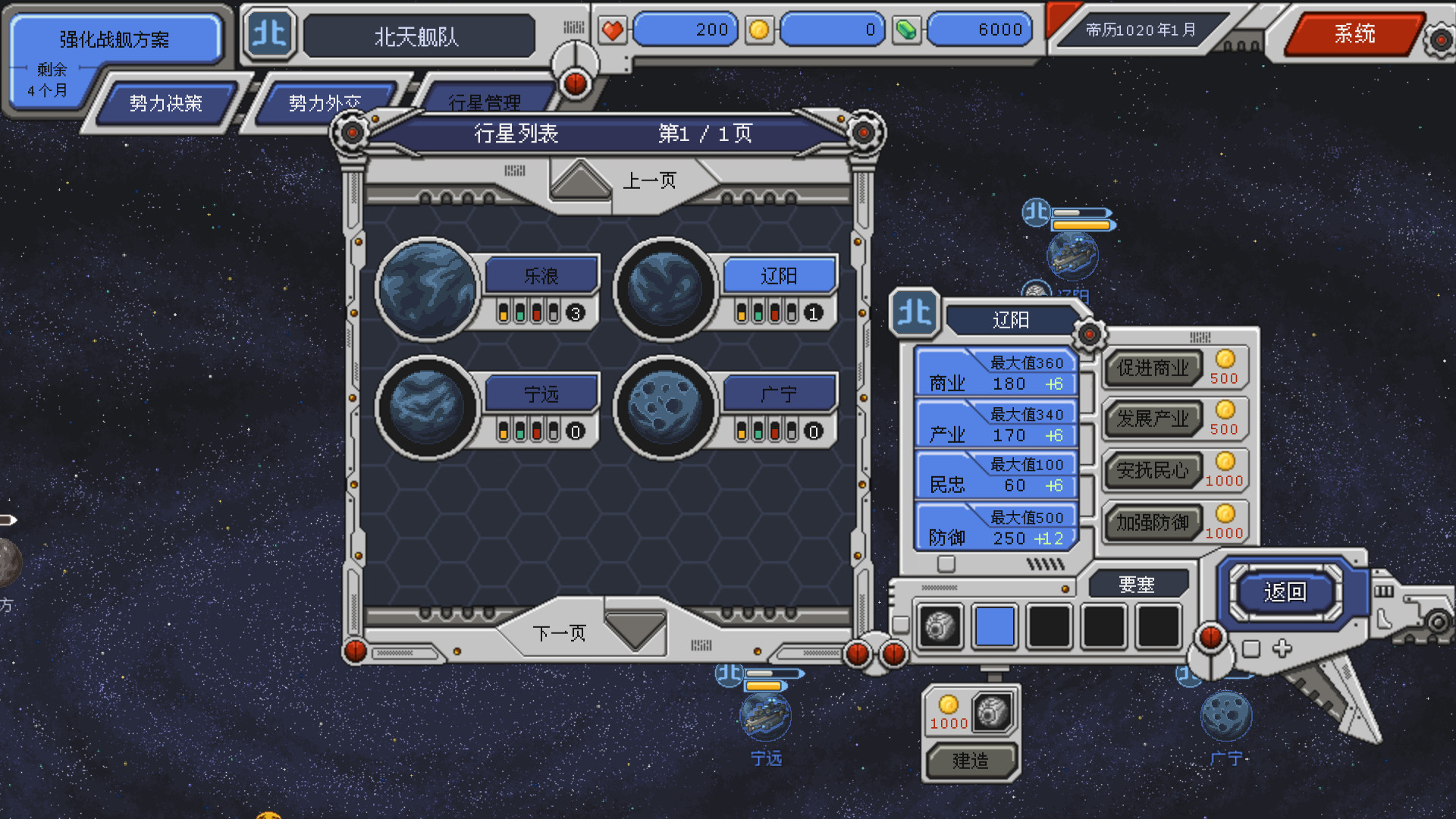Open the 系统 system menu

click(1354, 33)
